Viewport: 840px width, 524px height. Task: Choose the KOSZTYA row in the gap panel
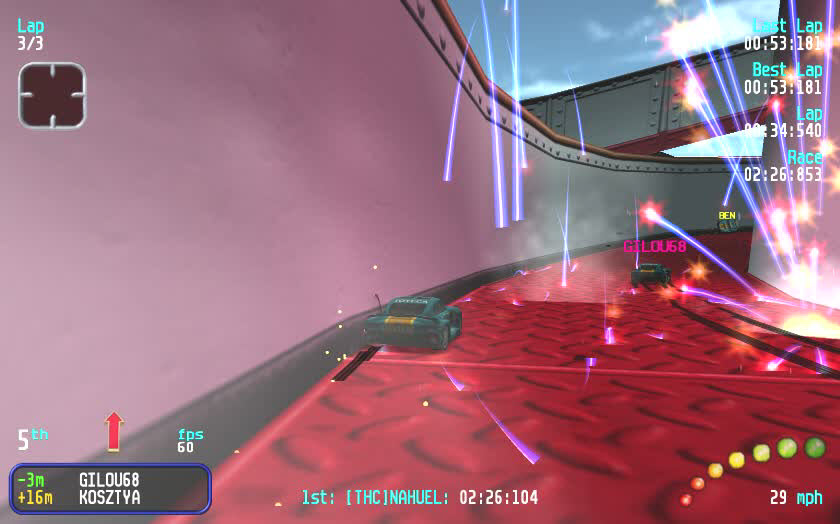(x=110, y=497)
